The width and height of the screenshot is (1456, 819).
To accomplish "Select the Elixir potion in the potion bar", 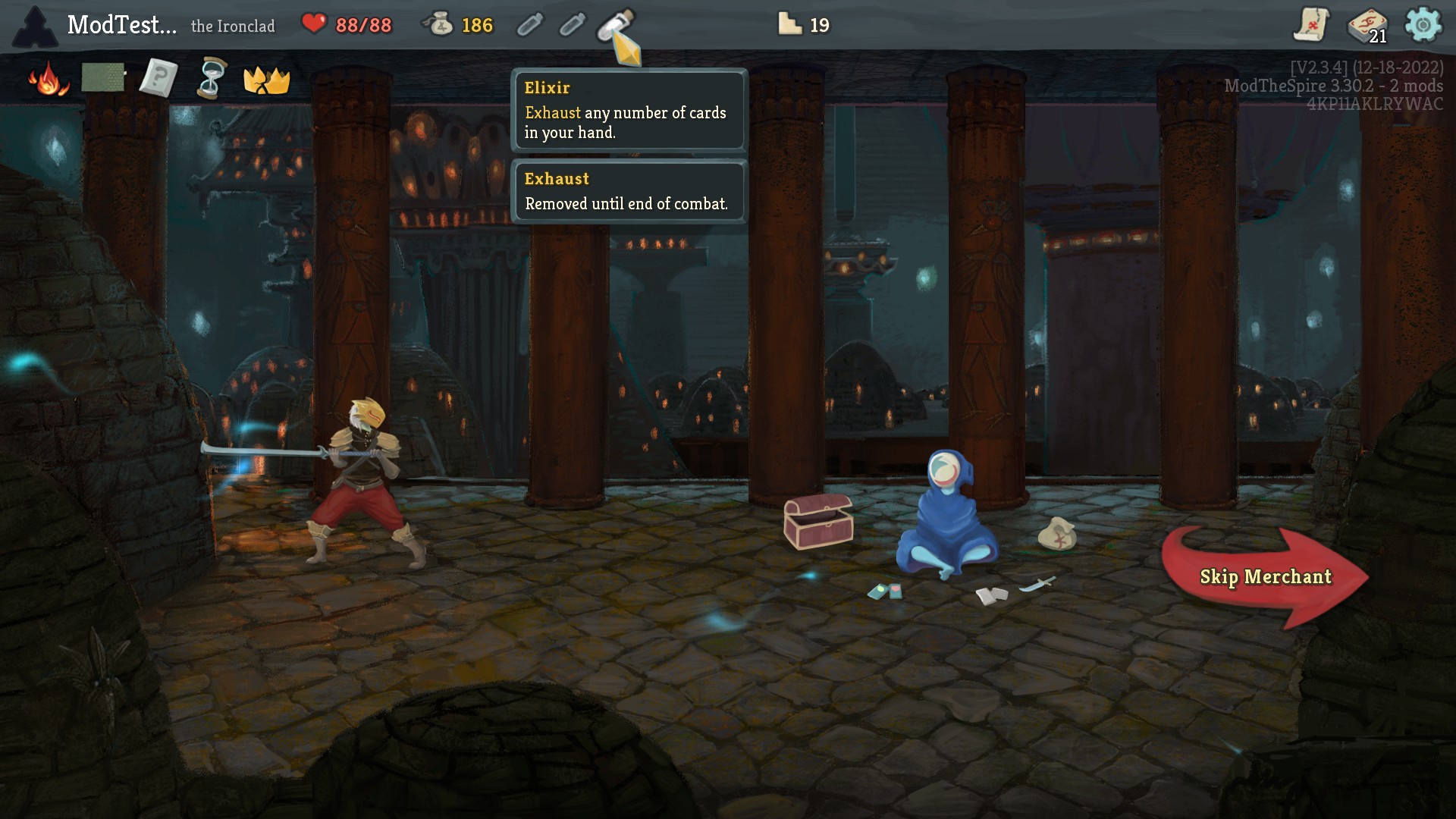I will 616,25.
